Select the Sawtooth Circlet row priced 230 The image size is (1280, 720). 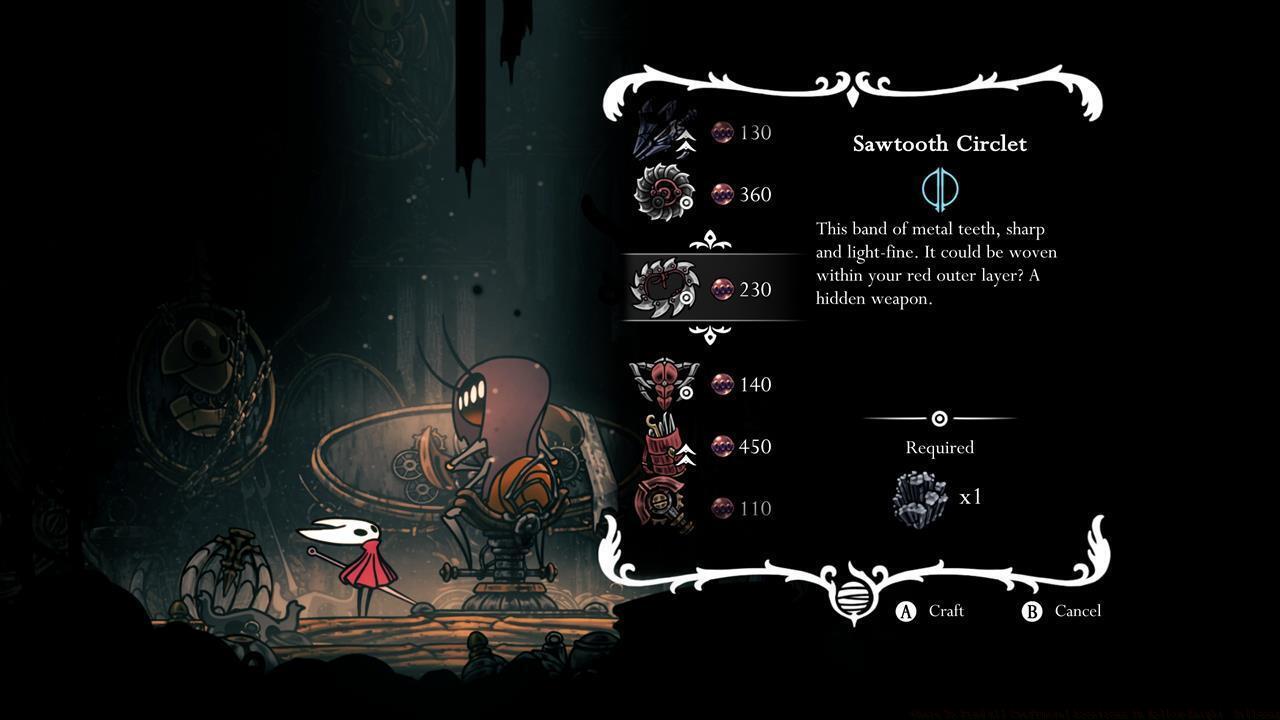coord(710,289)
